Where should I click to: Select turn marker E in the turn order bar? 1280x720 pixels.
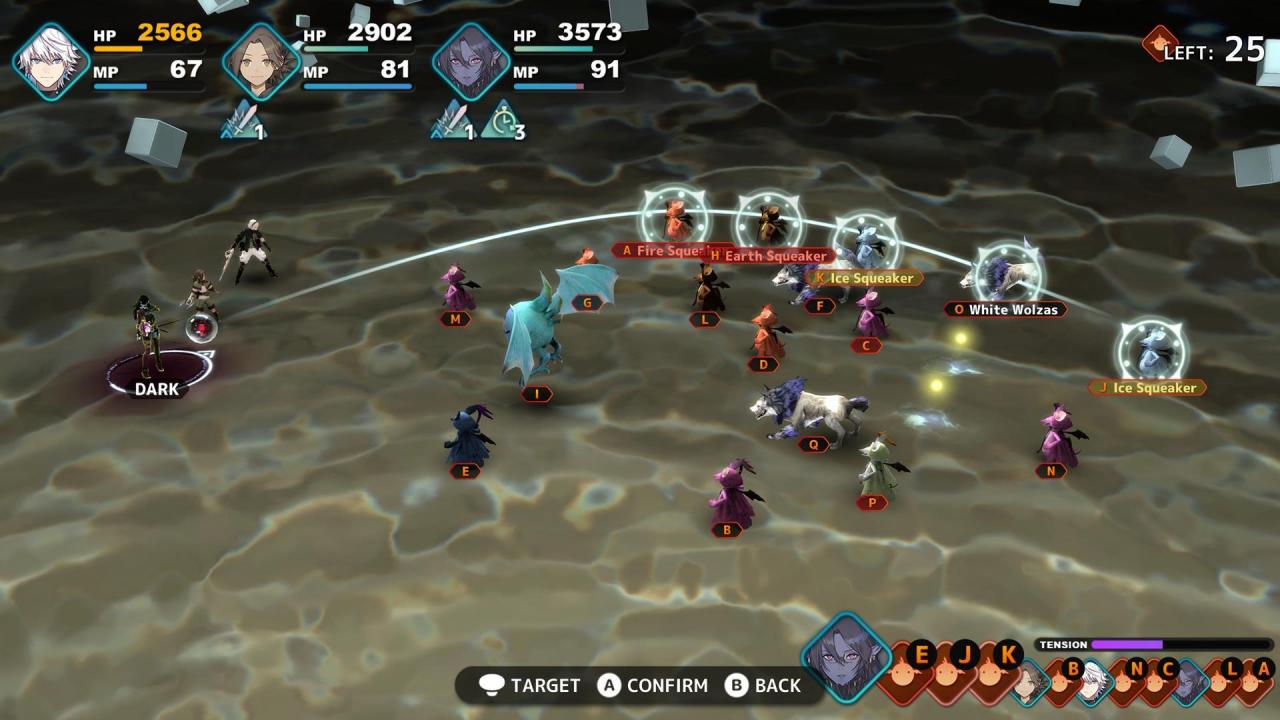[x=922, y=653]
